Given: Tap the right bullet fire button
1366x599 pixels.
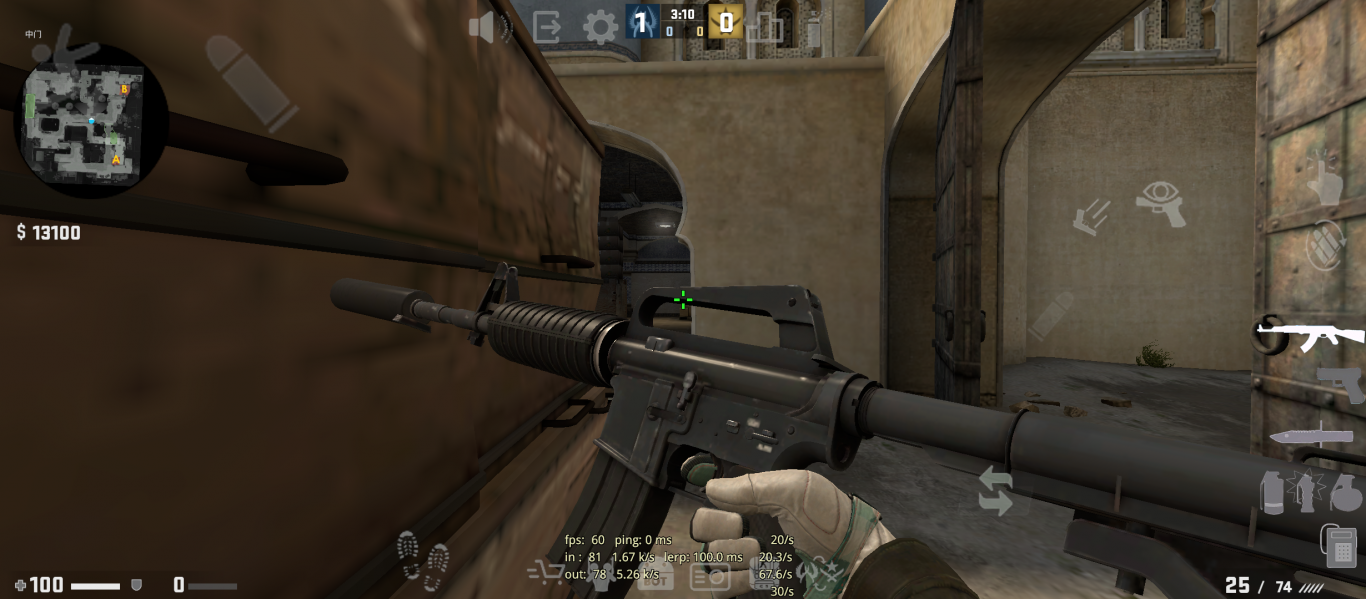Looking at the screenshot, I should click(1050, 315).
